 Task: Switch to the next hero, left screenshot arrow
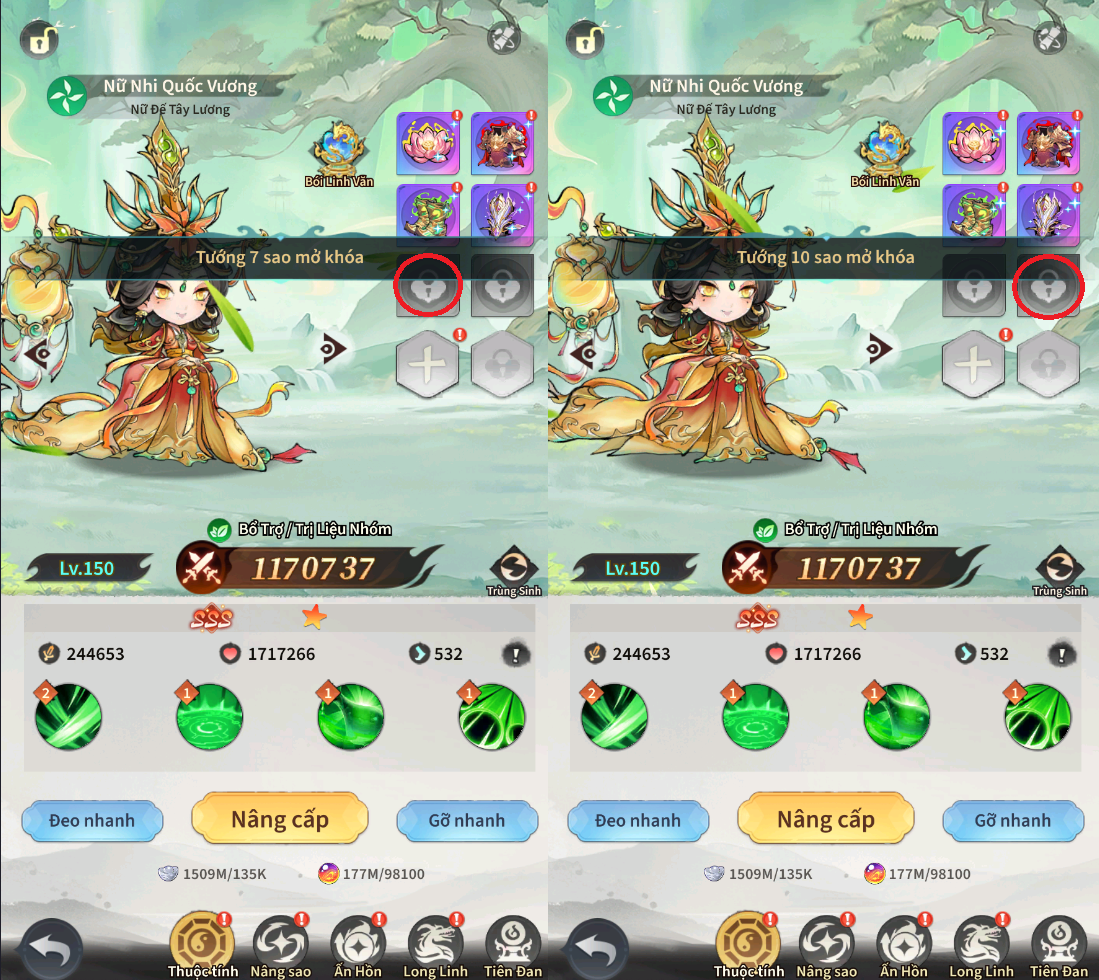point(333,349)
